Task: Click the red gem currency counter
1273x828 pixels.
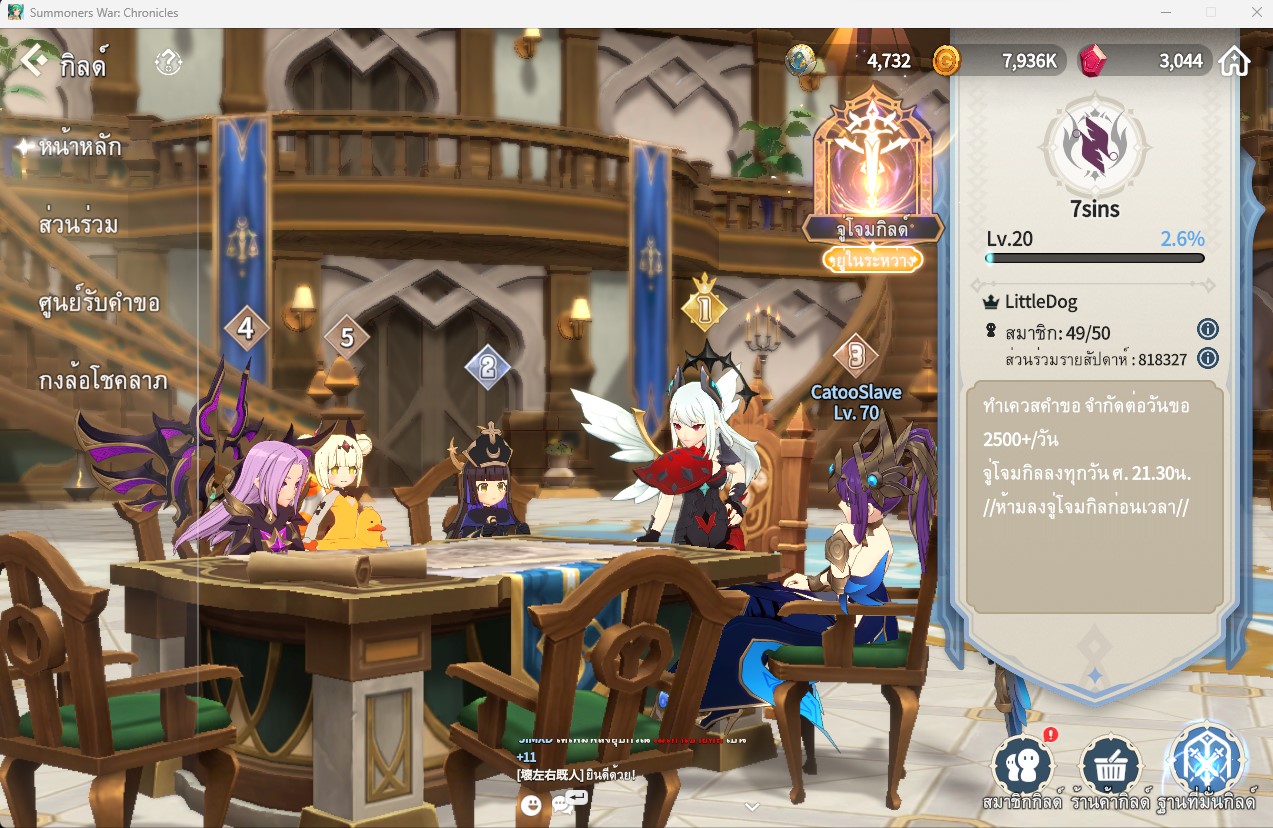Action: (x=1143, y=61)
